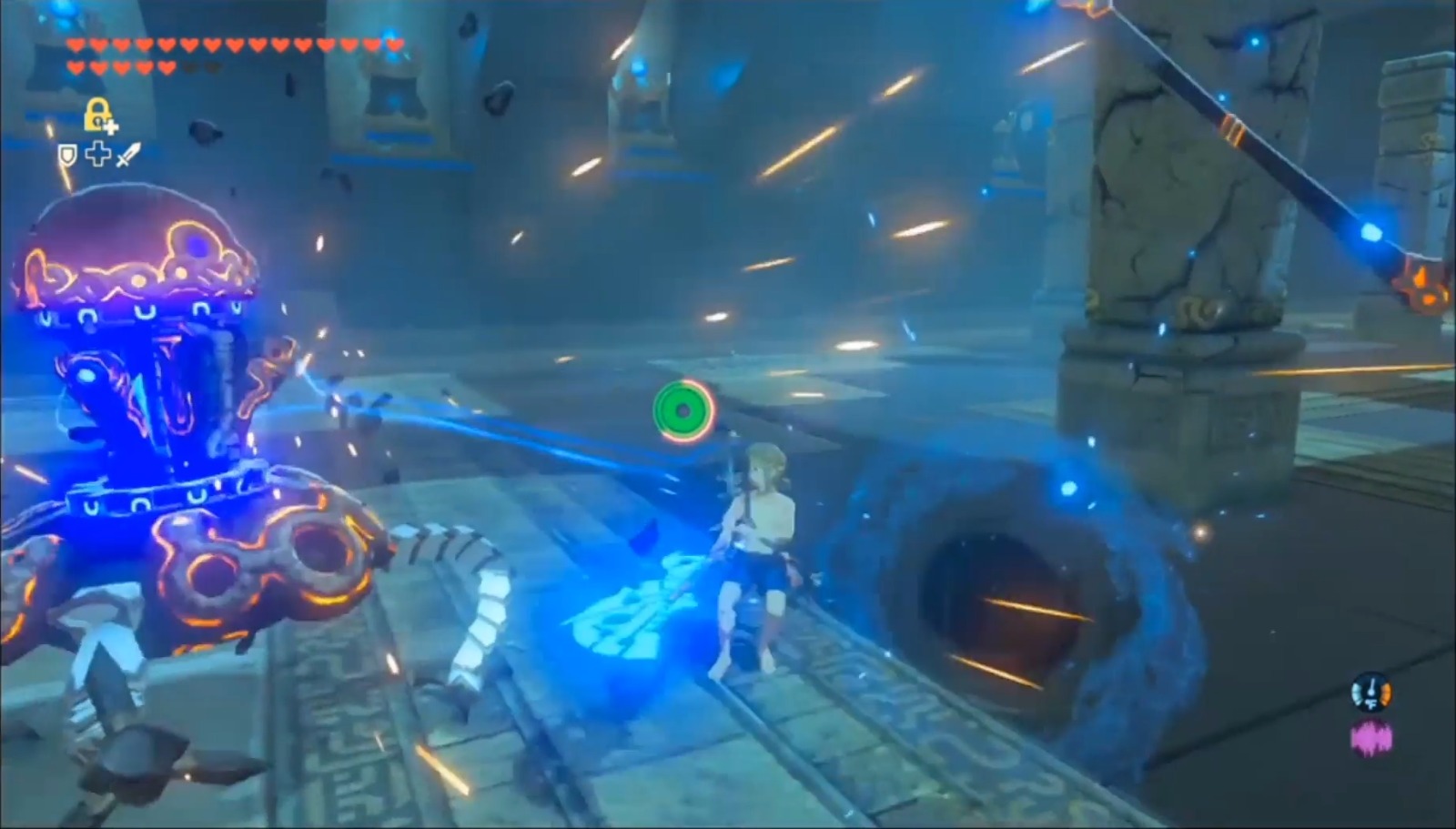Viewport: 1456px width, 829px height.
Task: Click the first heart in the top health row
Action: 76,44
